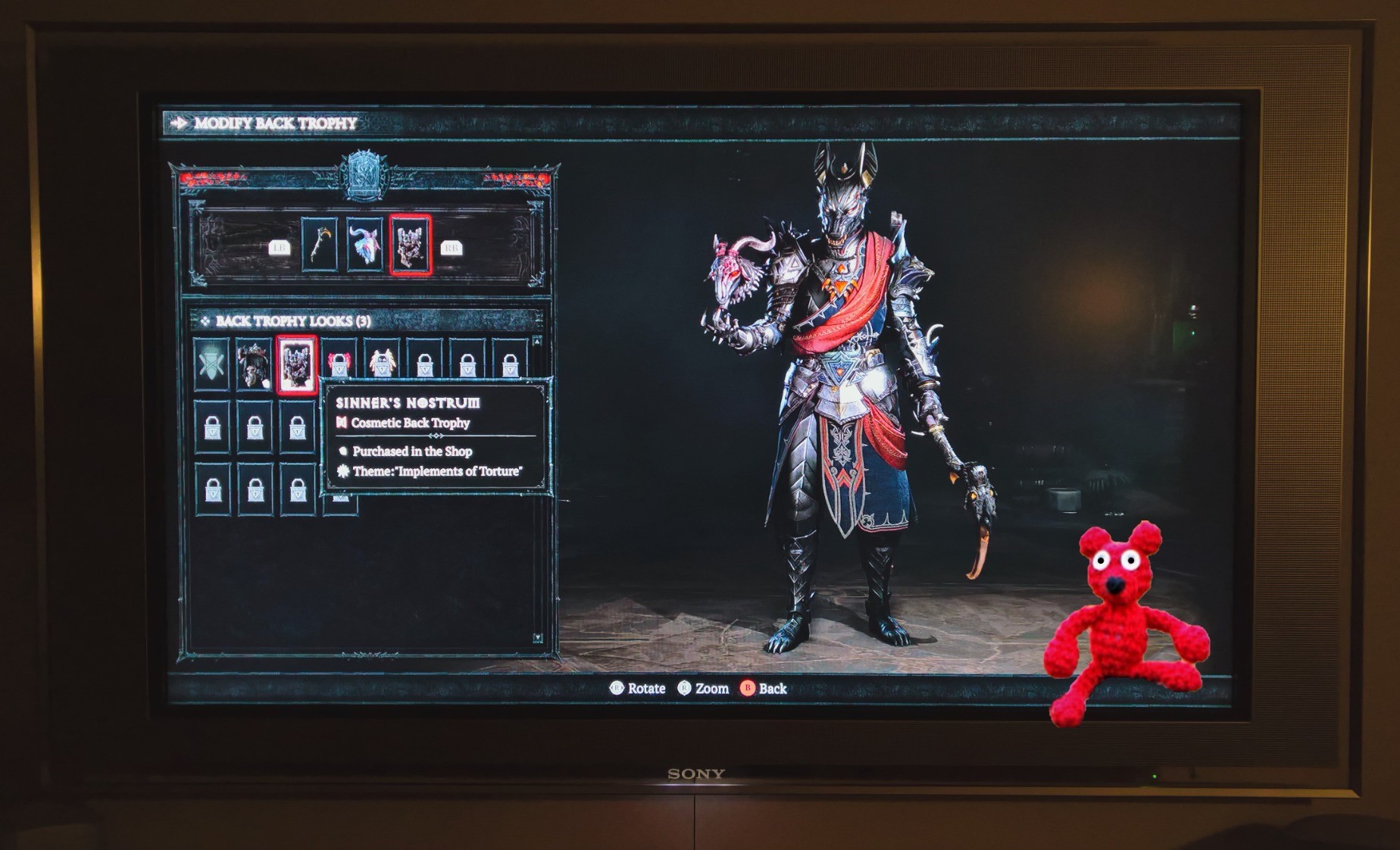Image resolution: width=1400 pixels, height=850 pixels.
Task: Choose the horned skull slot in the top row
Action: pos(365,244)
